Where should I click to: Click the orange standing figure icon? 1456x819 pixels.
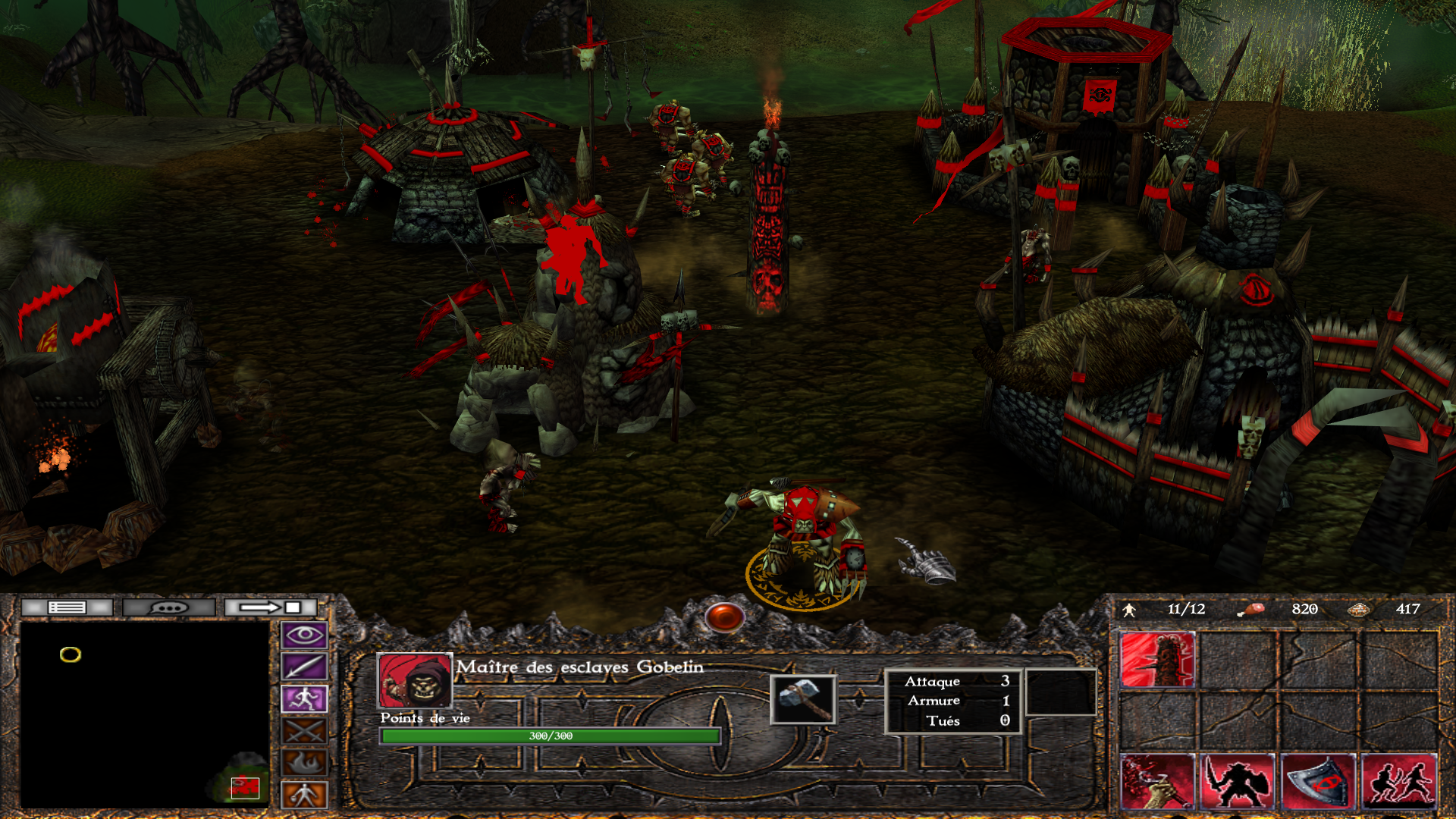coord(304,795)
